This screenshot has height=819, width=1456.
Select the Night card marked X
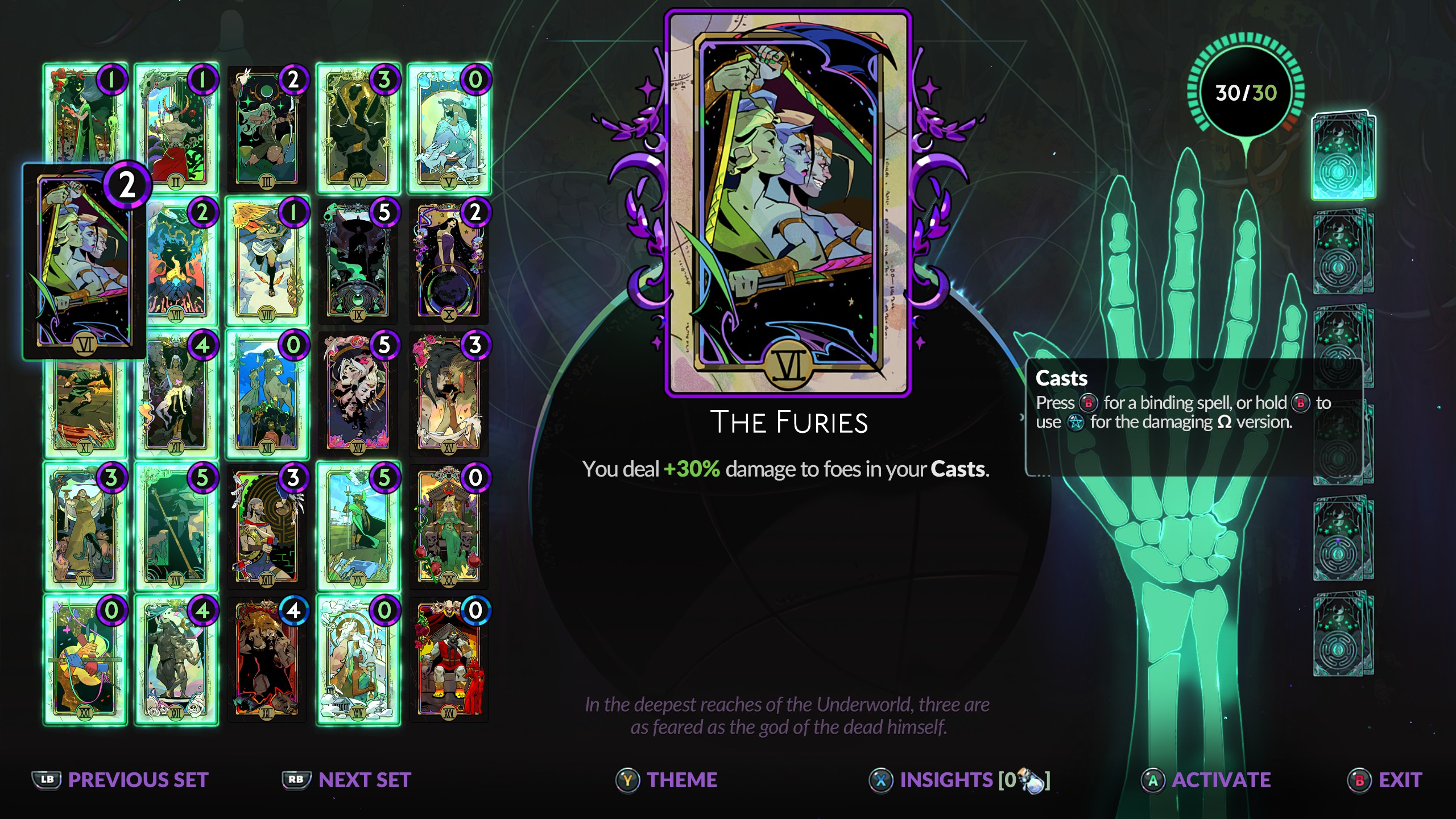(x=449, y=262)
